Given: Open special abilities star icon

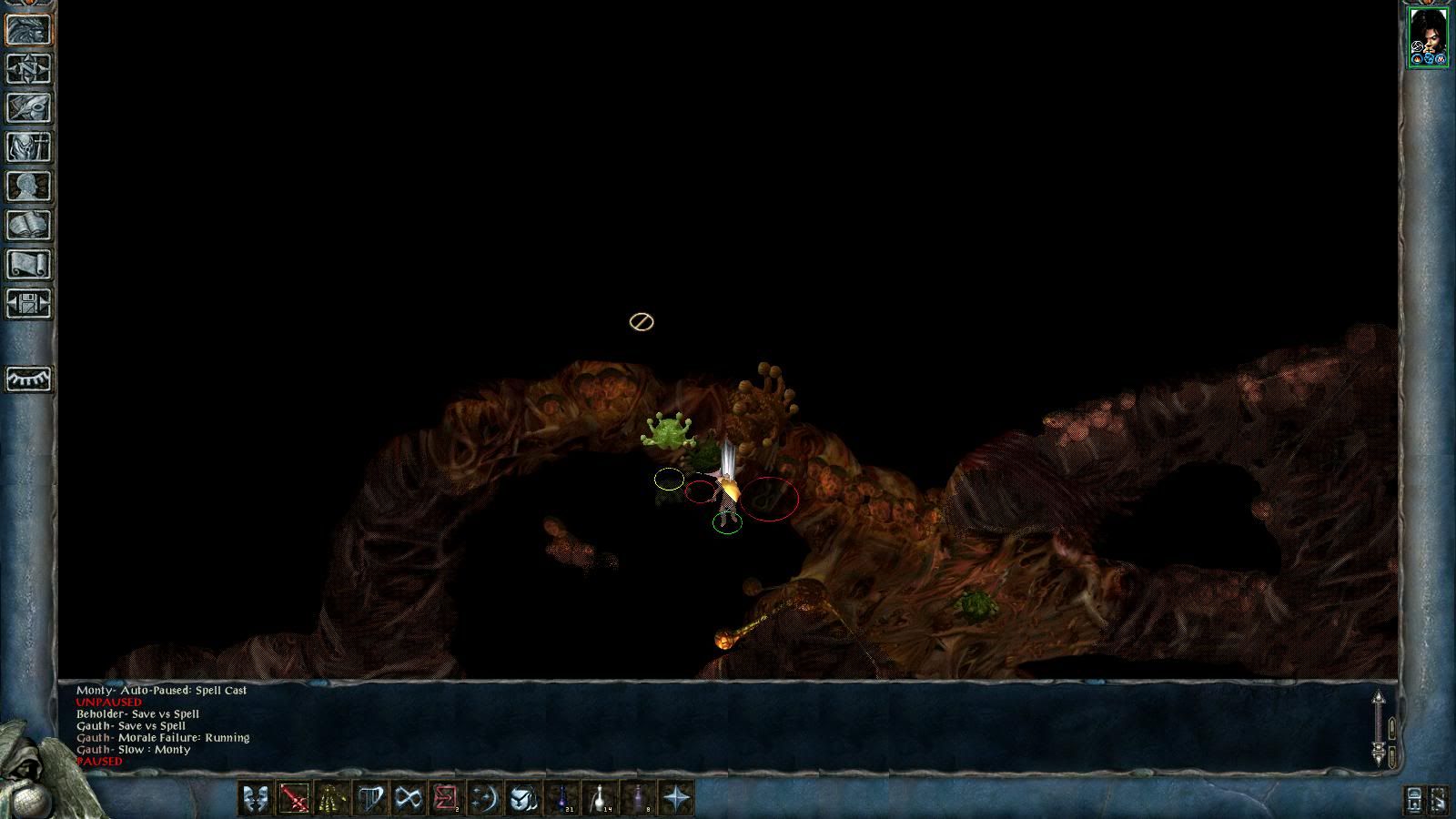Looking at the screenshot, I should (677, 798).
